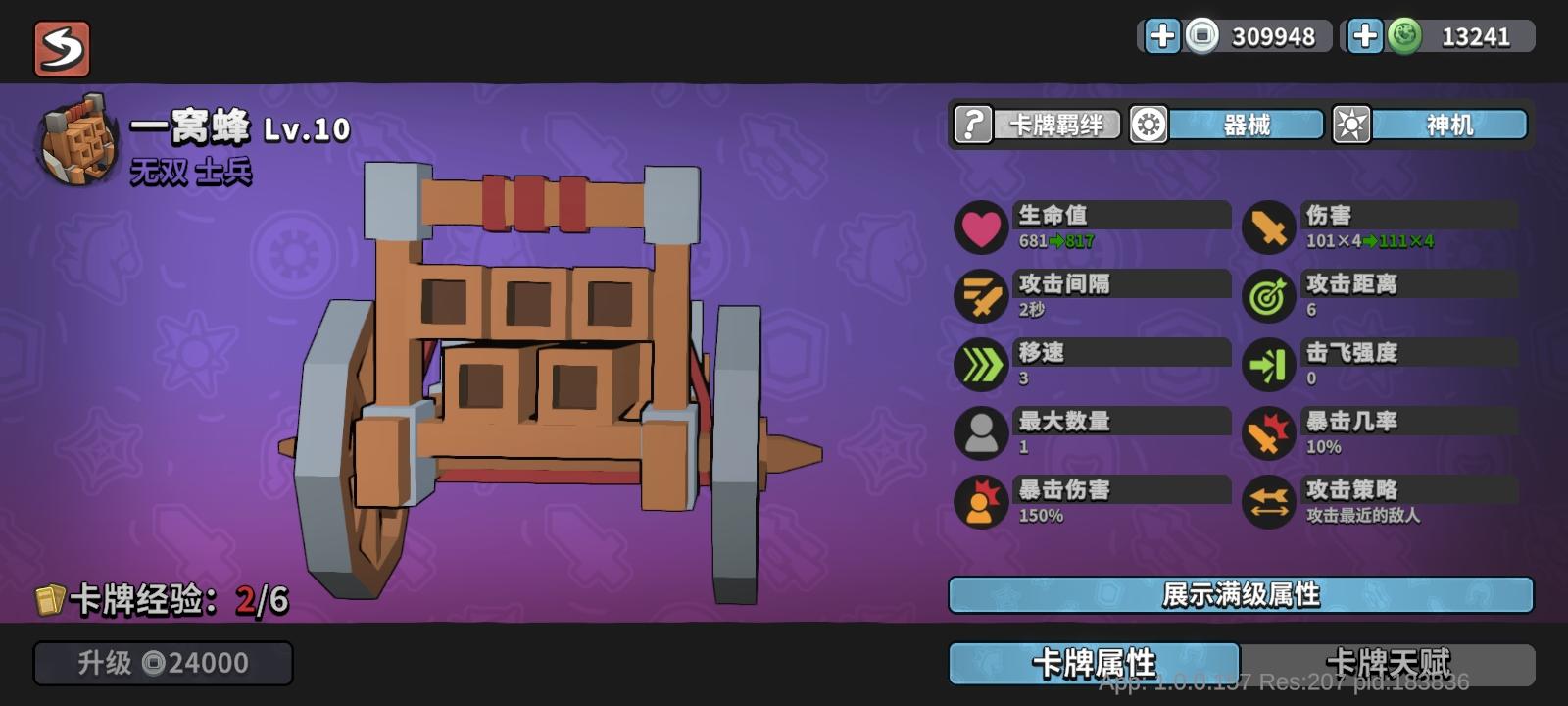Click the movement speed (移速) arrows icon
The image size is (1568, 706).
[980, 364]
